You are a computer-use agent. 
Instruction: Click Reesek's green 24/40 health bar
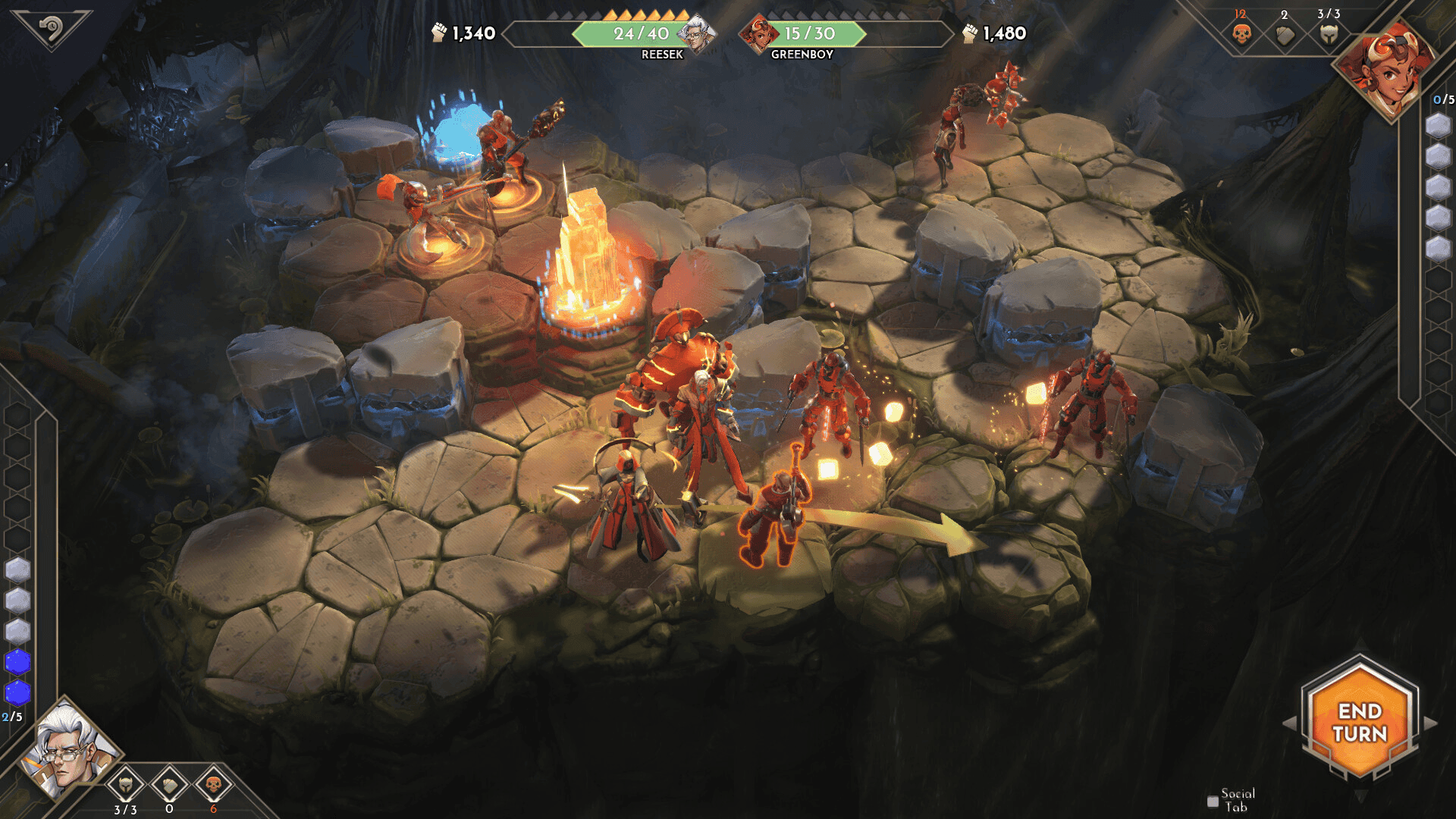pos(641,33)
